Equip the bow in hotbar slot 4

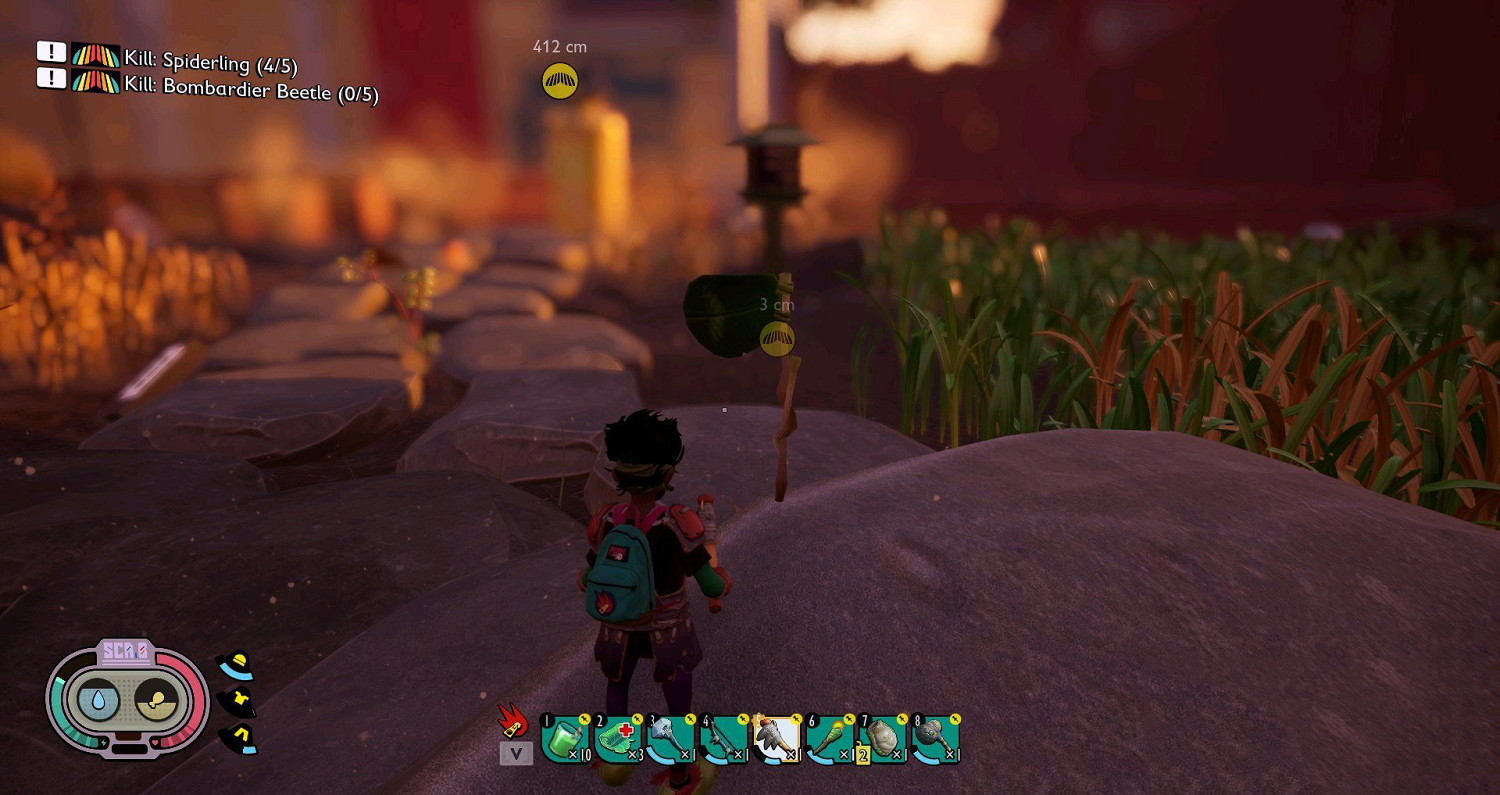tap(724, 740)
